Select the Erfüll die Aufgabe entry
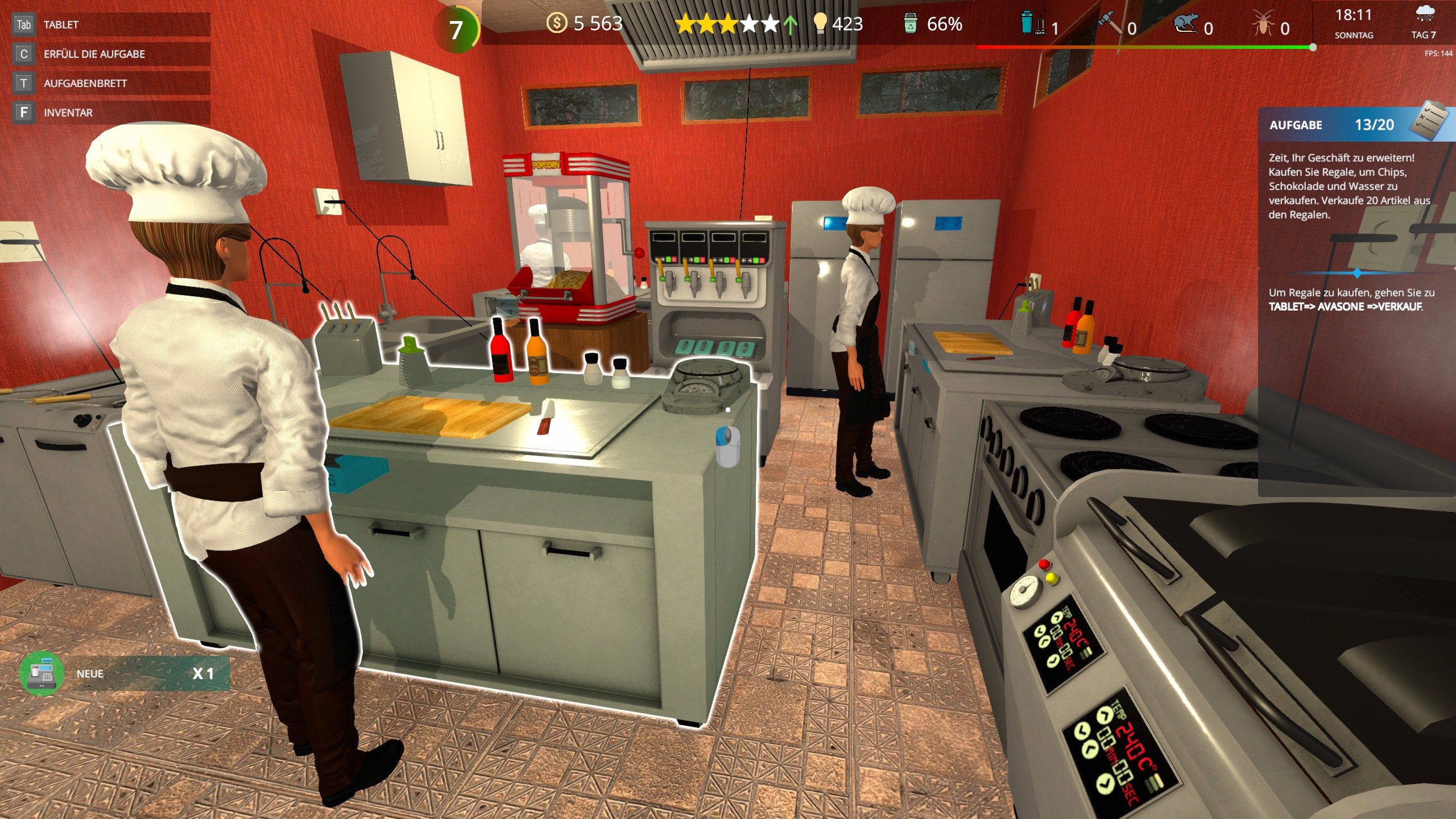 point(111,54)
